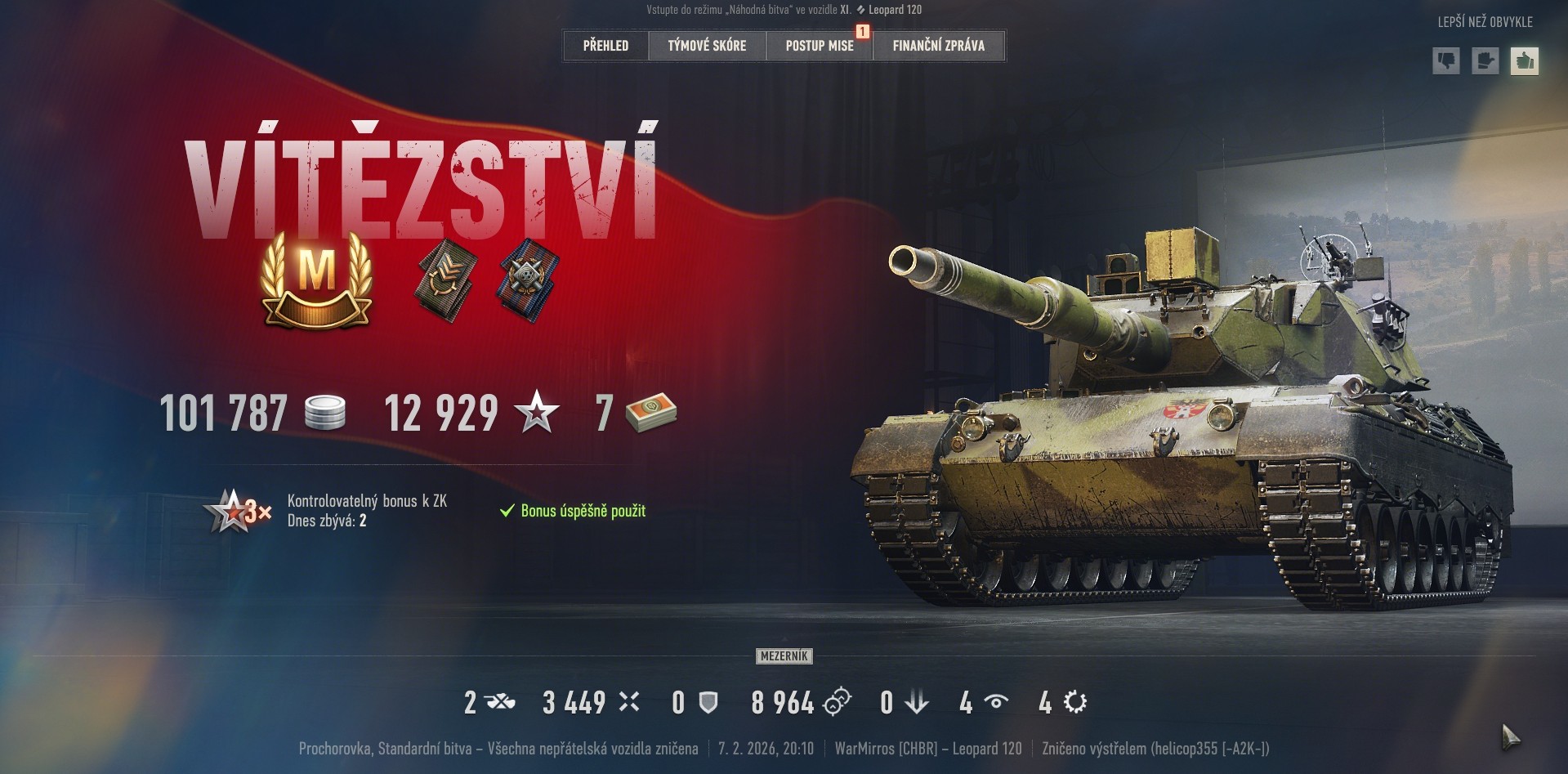Click the bonds banknote stack icon

(x=651, y=413)
